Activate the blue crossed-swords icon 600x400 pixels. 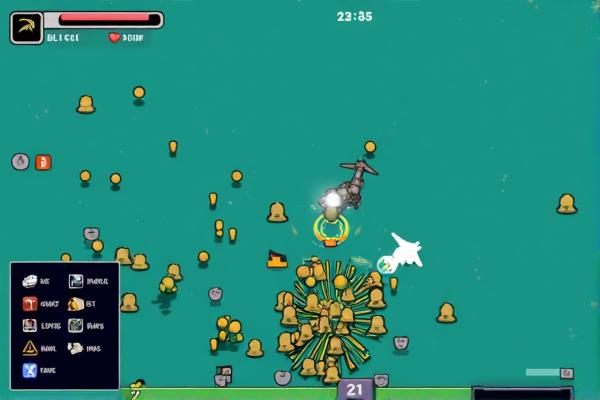click(x=30, y=371)
